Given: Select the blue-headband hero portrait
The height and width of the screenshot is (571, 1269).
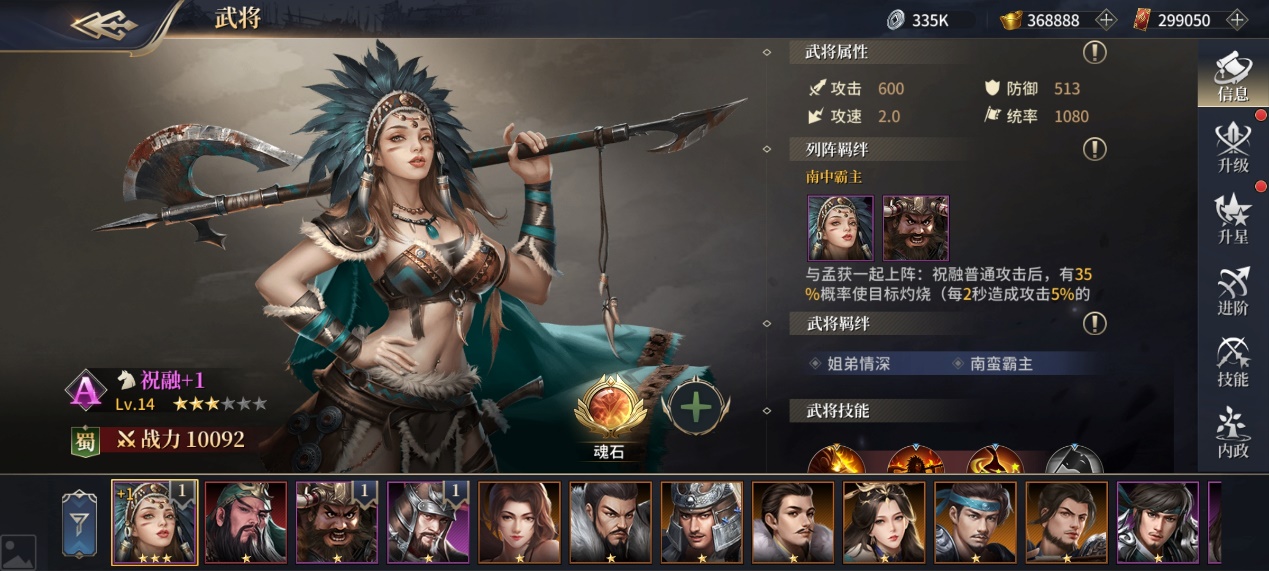Looking at the screenshot, I should tap(975, 522).
